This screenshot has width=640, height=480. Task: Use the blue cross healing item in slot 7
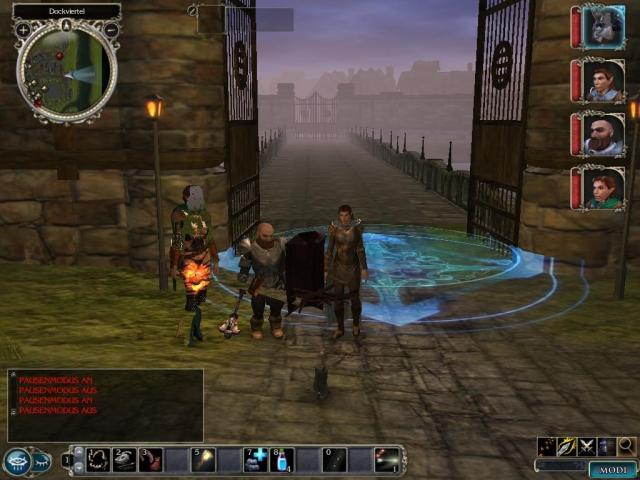pos(256,460)
